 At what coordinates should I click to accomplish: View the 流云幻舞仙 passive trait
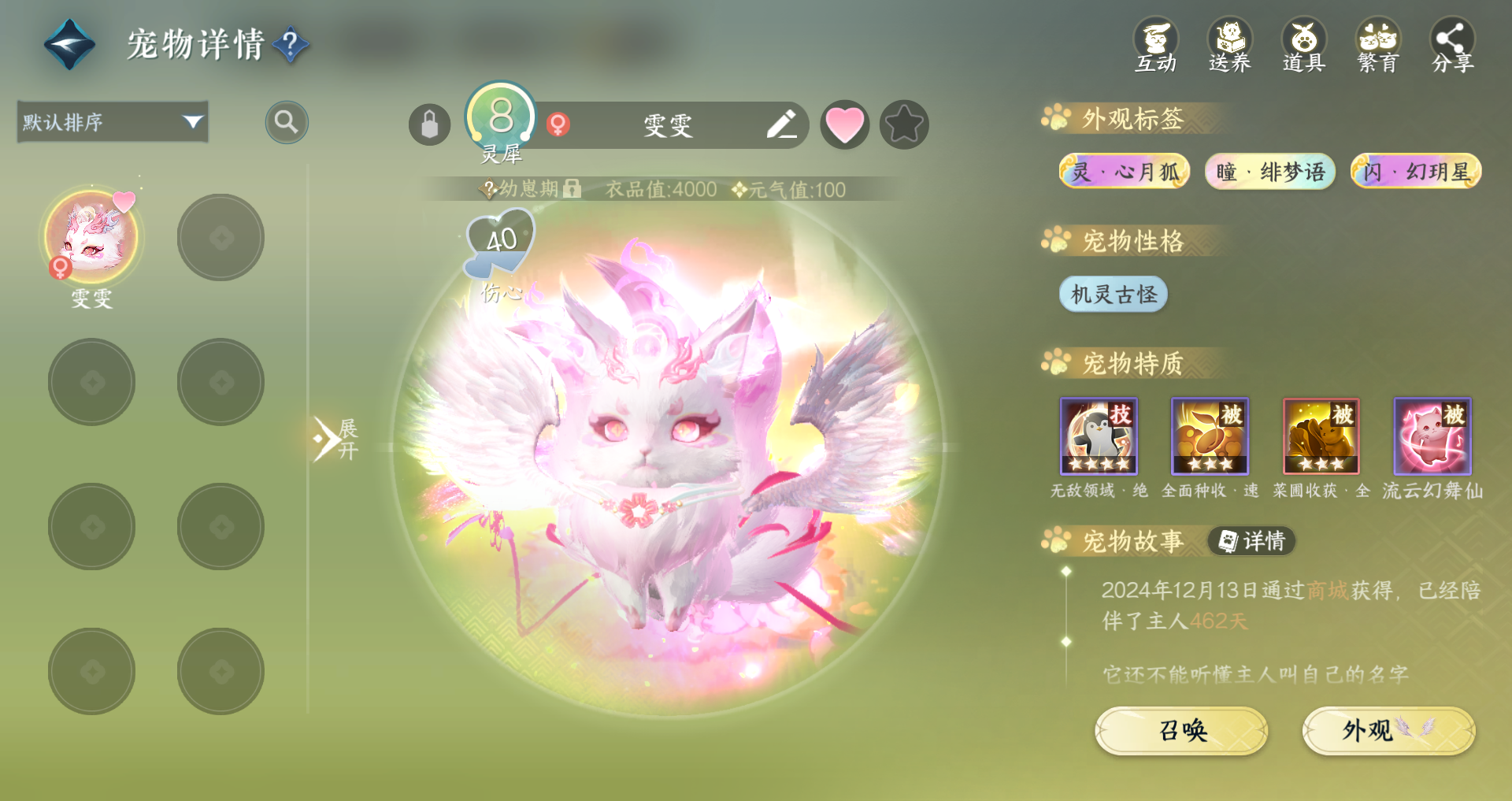point(1432,436)
